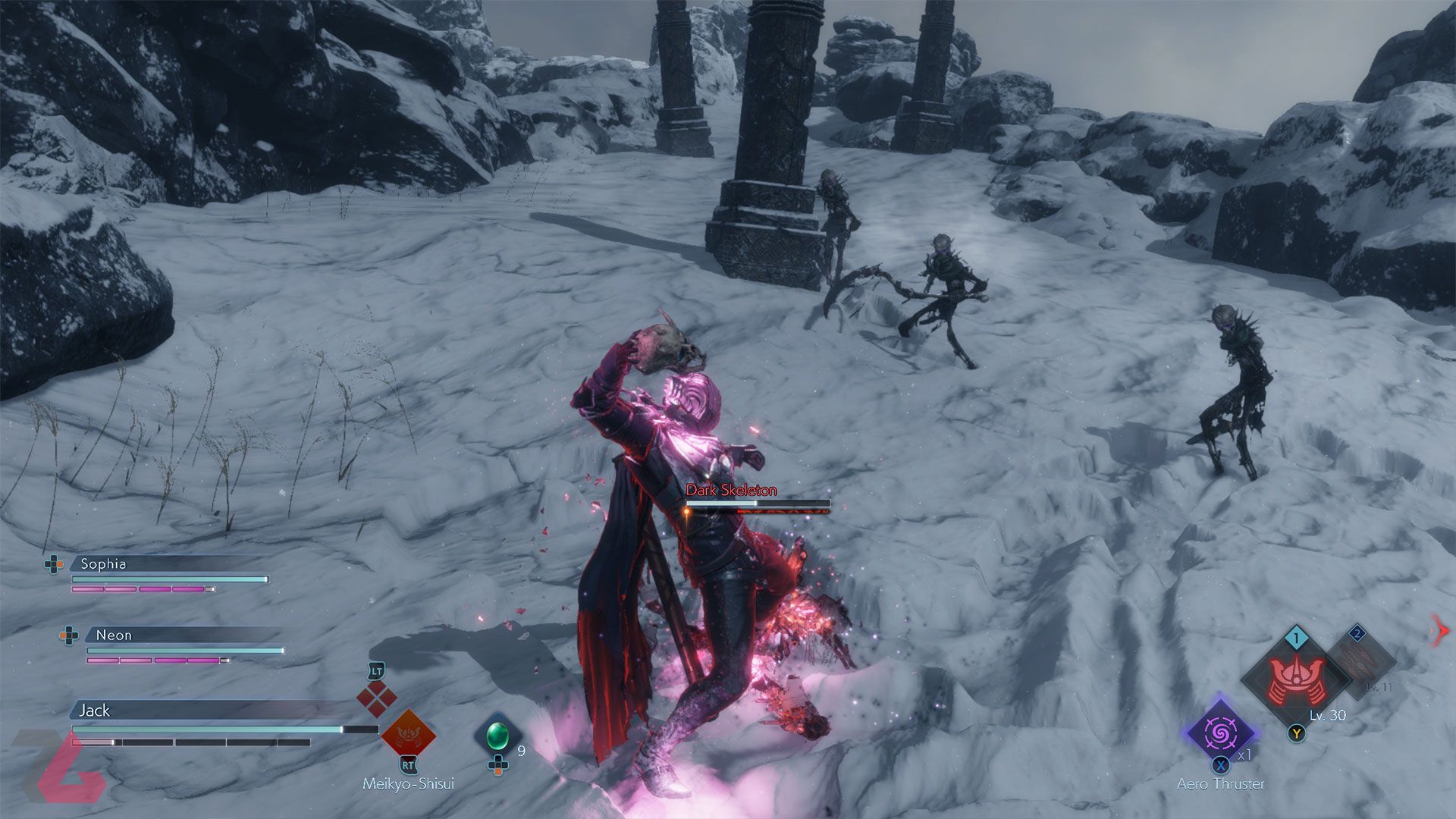Trigger the Aero Thruster spell icon

coord(1220,733)
